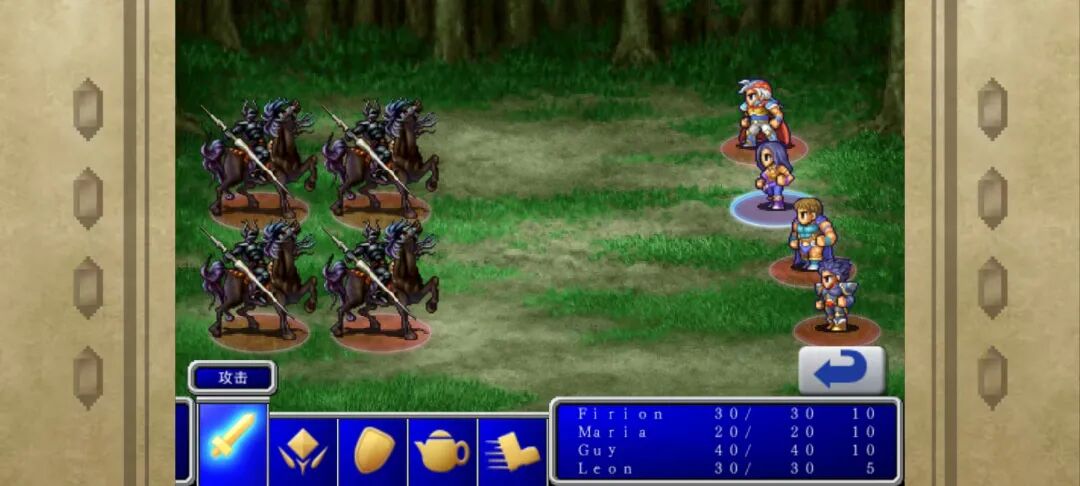
Task: Open the Magic crystal command
Action: [303, 450]
